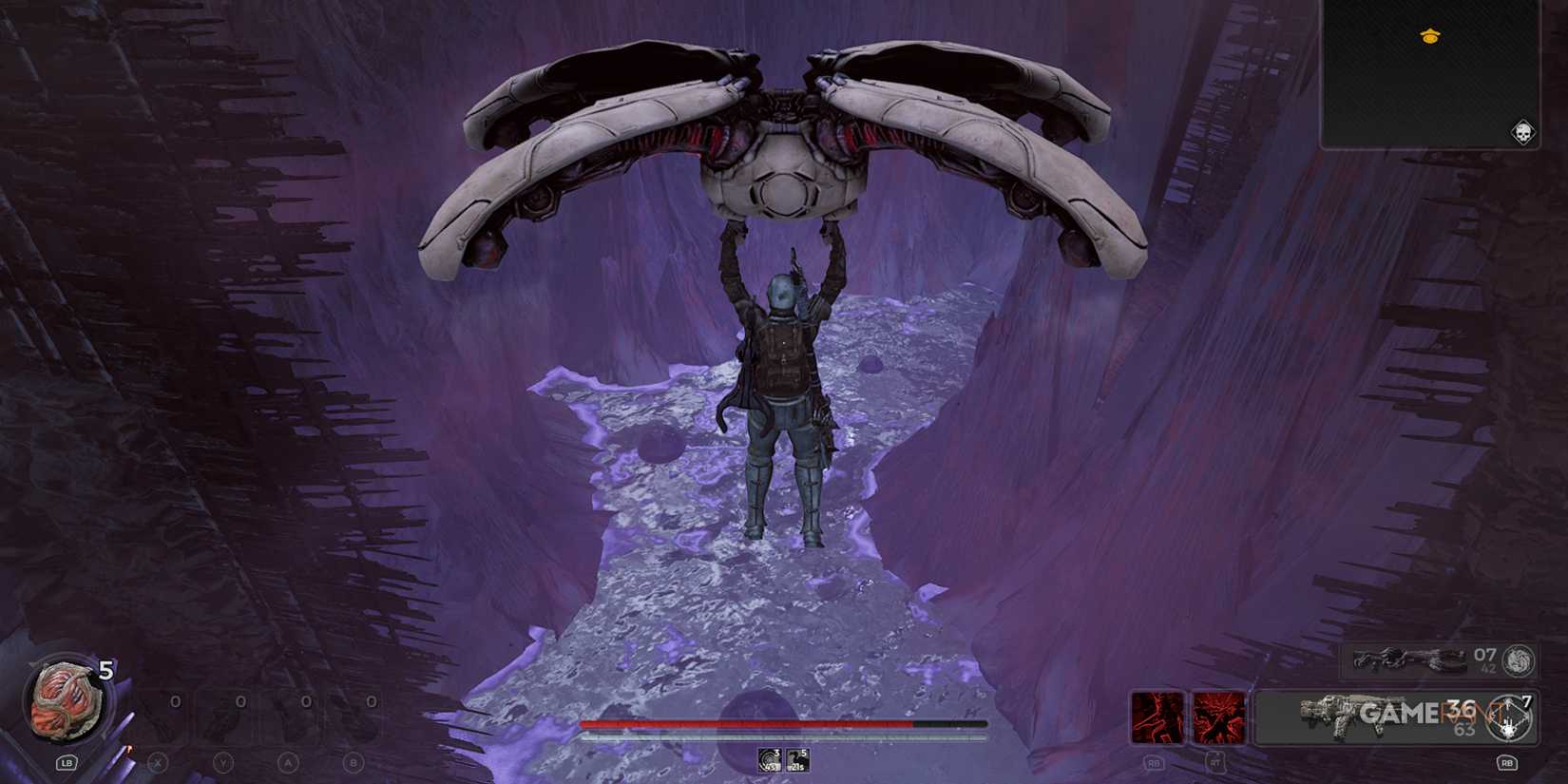Screen dimensions: 1568x784
Task: Select the second red skill icon above RT prompt
Action: click(1221, 717)
